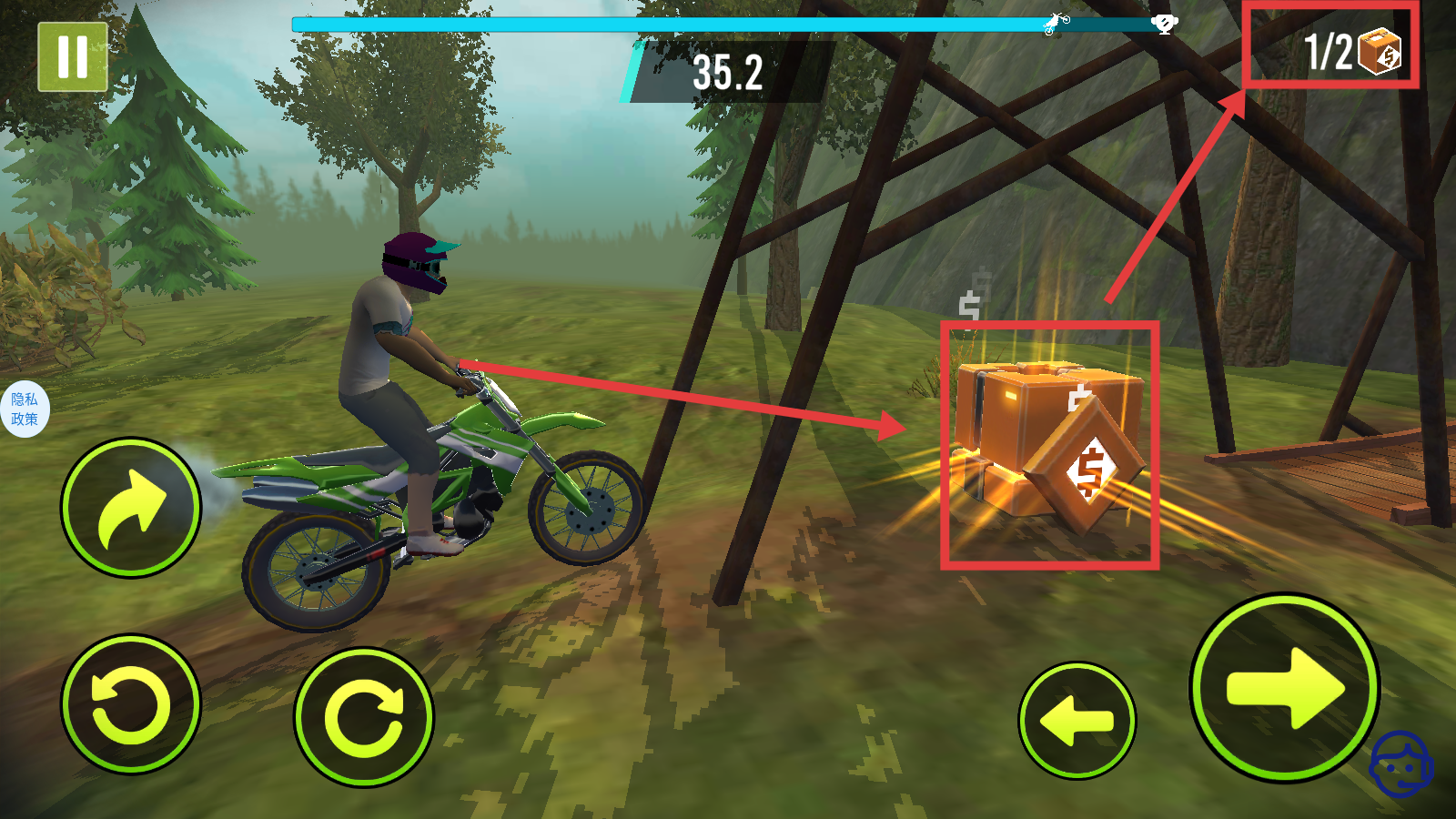This screenshot has width=1456, height=819.
Task: Rotate bike clockwise with the lean-forward button
Action: (x=364, y=717)
